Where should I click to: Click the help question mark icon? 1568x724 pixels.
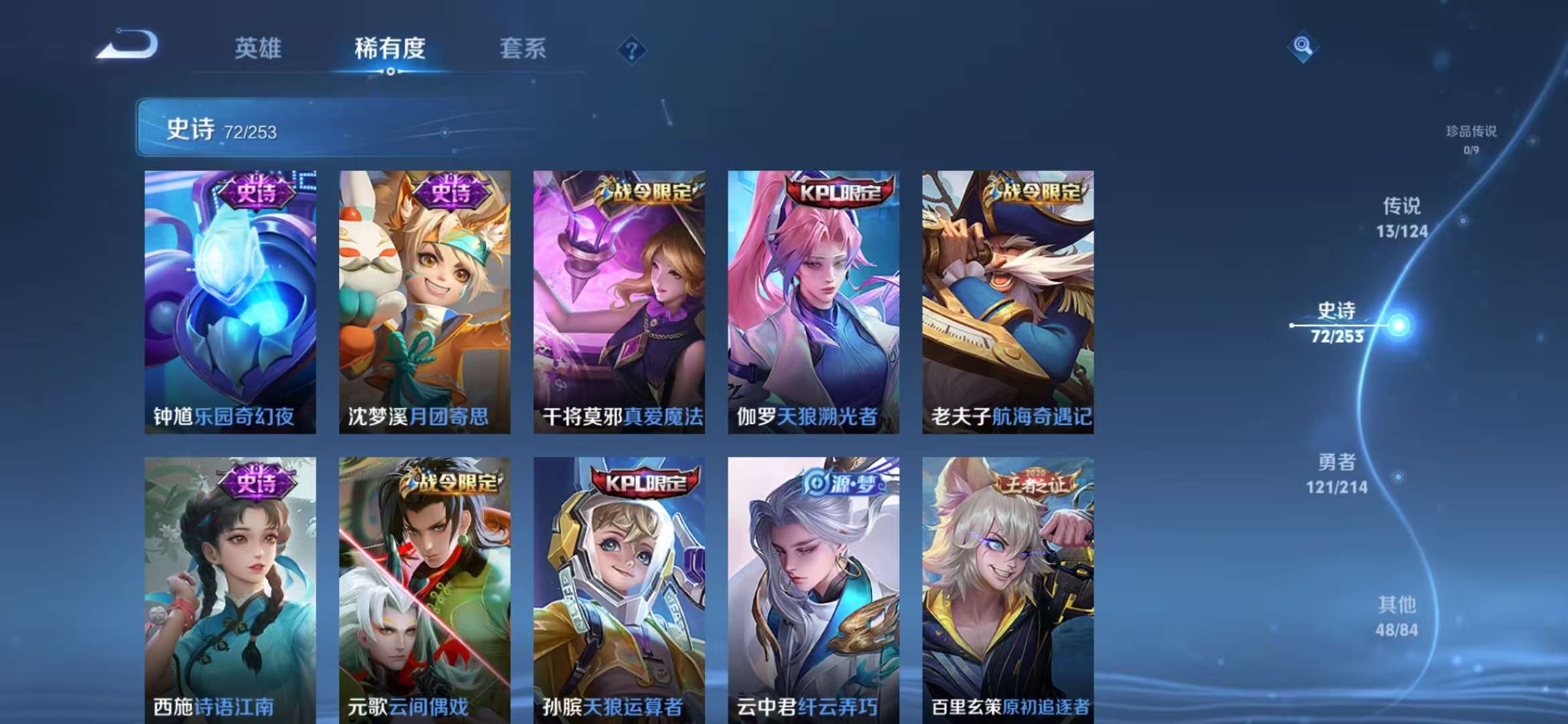[x=631, y=50]
